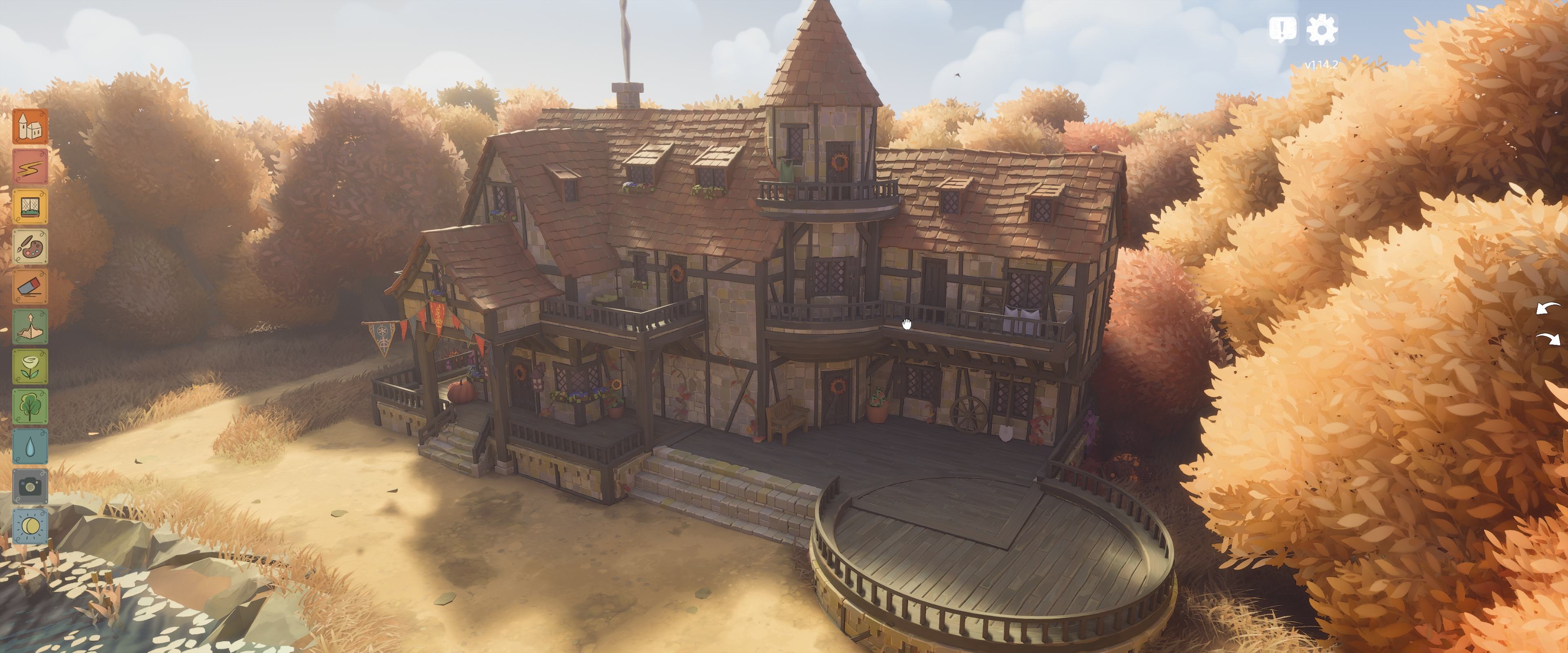1568x653 pixels.
Task: Pick the water drop tool
Action: (30, 446)
